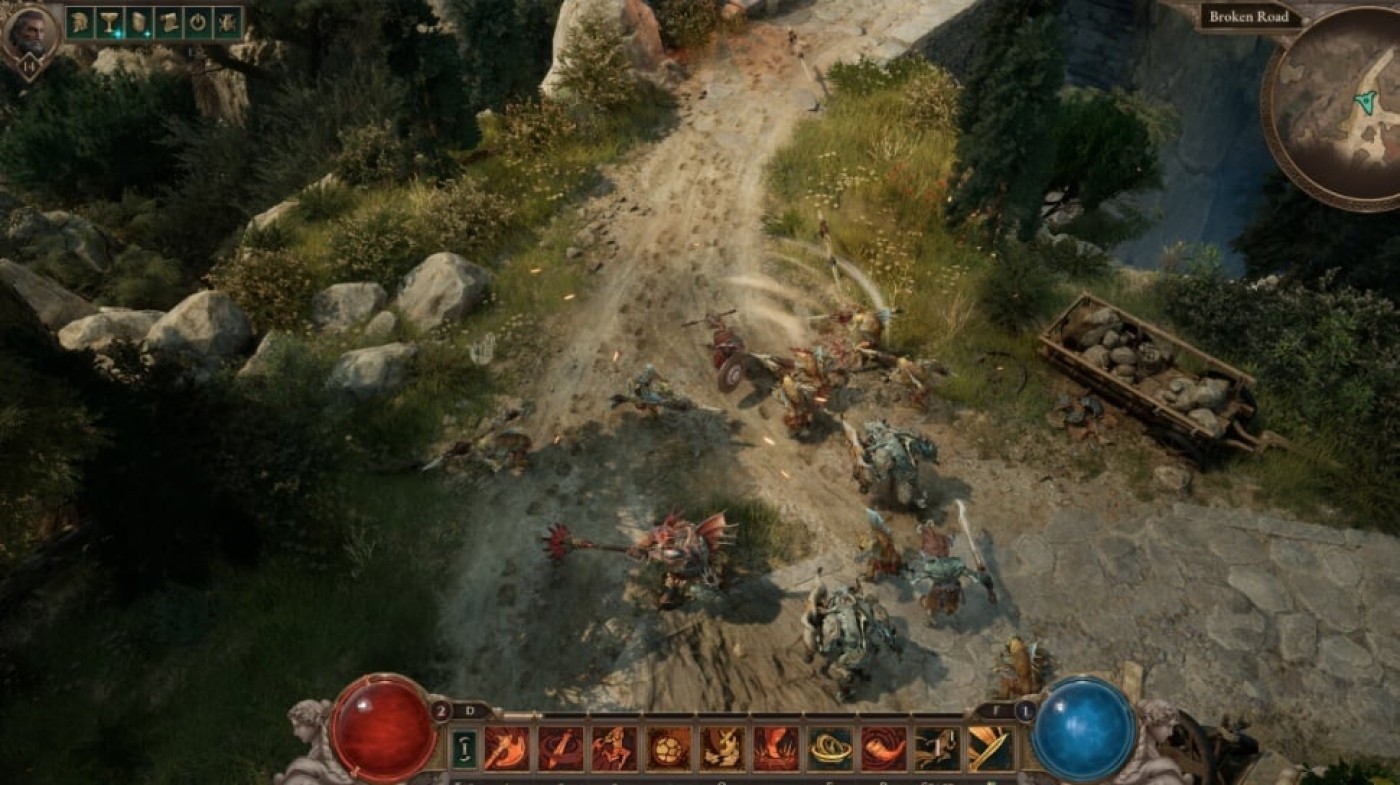Open the character helmet menu icon
Image resolution: width=1400 pixels, height=785 pixels.
point(80,22)
